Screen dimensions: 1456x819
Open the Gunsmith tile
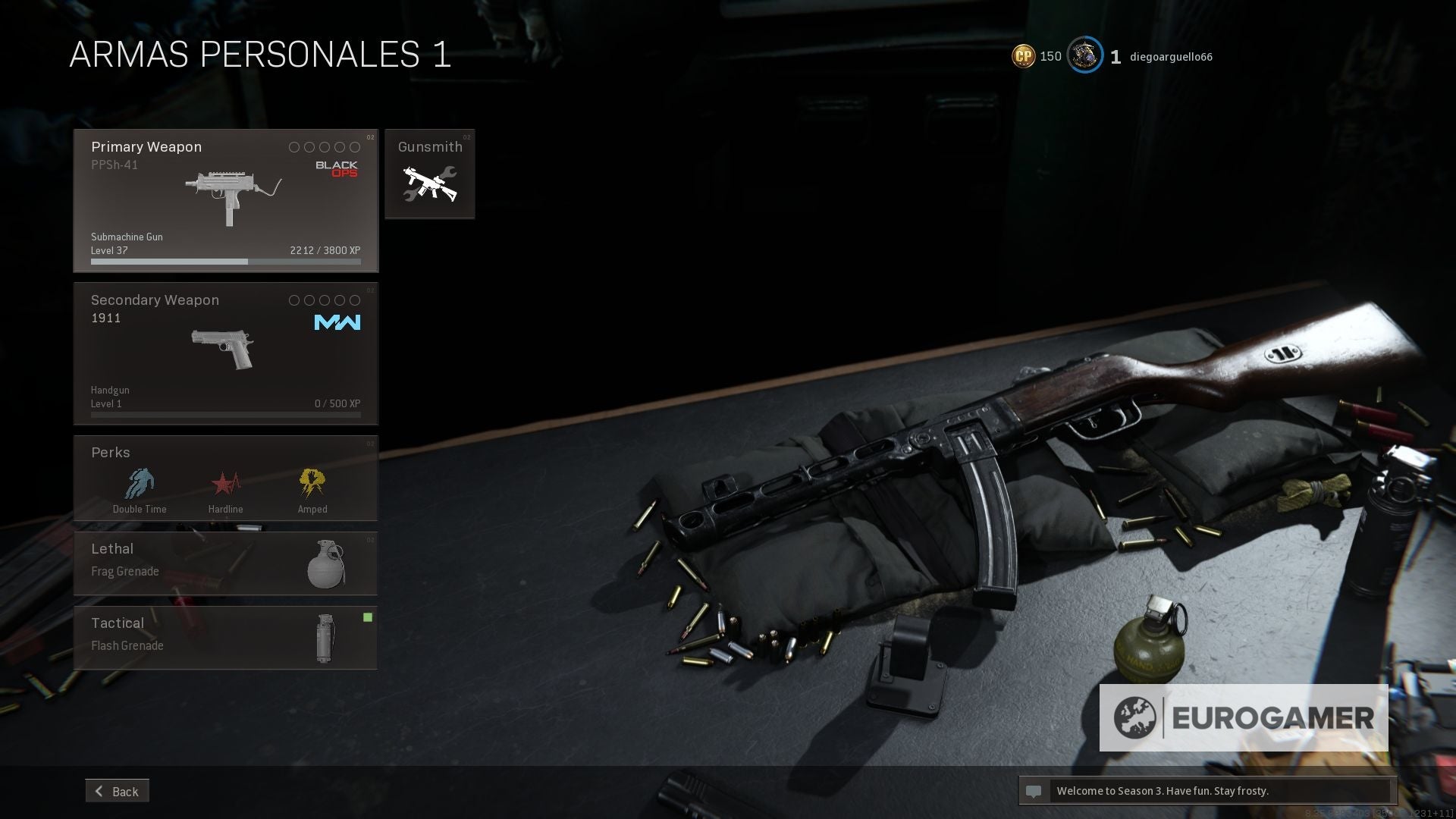[429, 174]
